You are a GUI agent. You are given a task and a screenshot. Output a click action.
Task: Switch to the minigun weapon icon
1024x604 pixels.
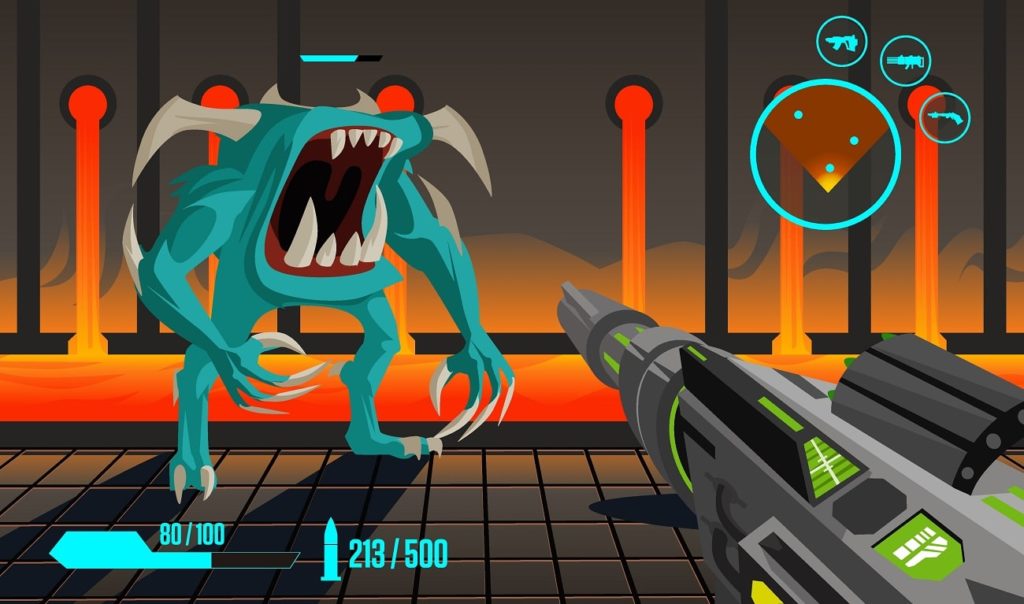coord(905,62)
